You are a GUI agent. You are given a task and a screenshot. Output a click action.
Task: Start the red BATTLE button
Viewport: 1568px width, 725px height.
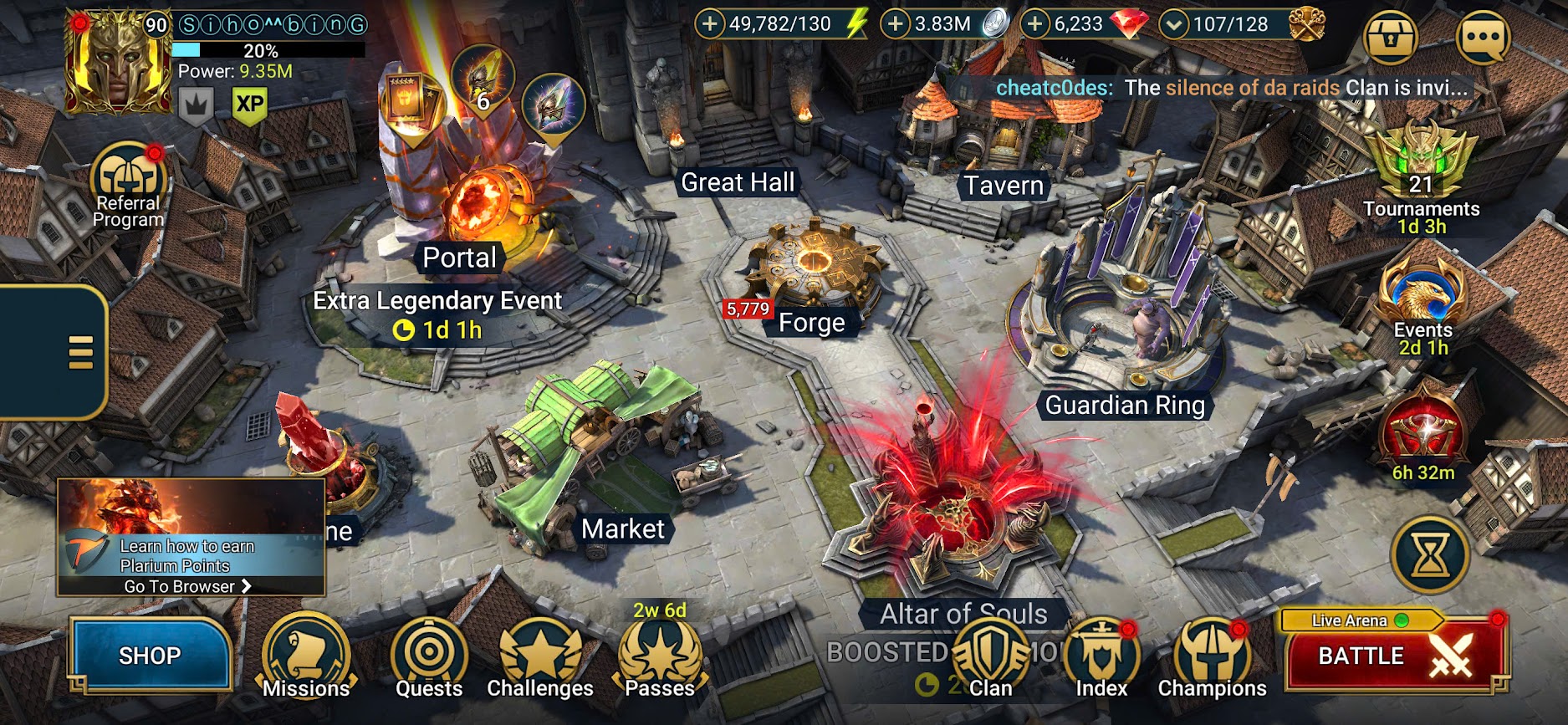point(1392,656)
